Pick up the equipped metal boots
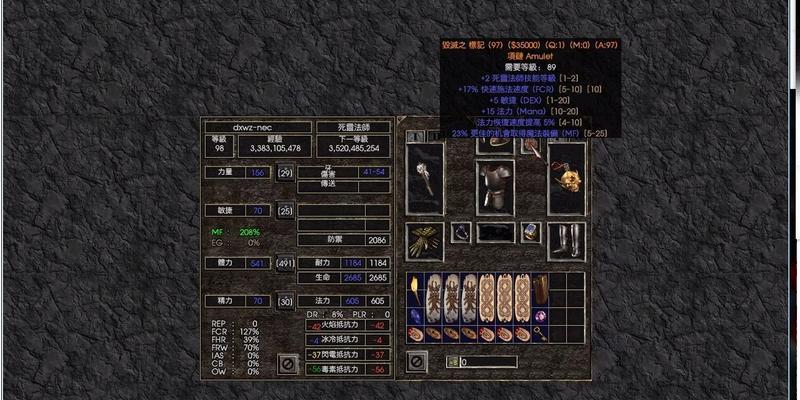Viewport: 800px width, 400px height. tap(565, 240)
